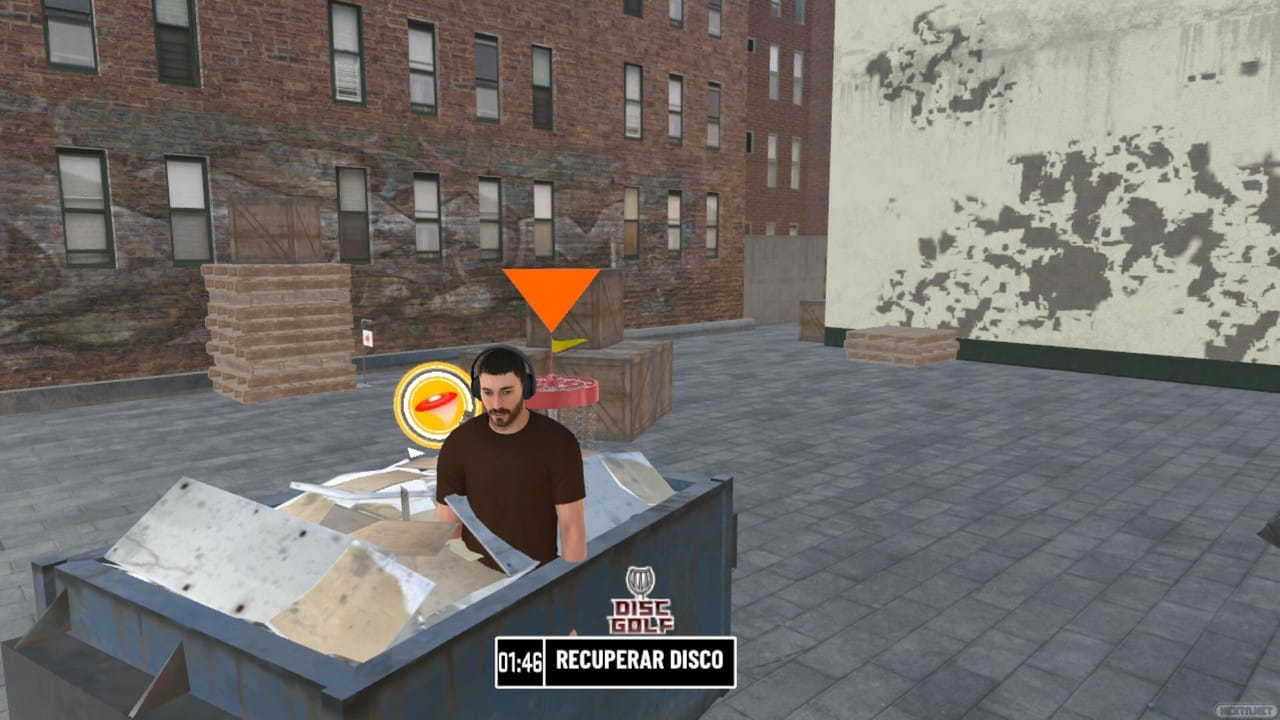Click the yellow disc marker icon

pyautogui.click(x=432, y=404)
